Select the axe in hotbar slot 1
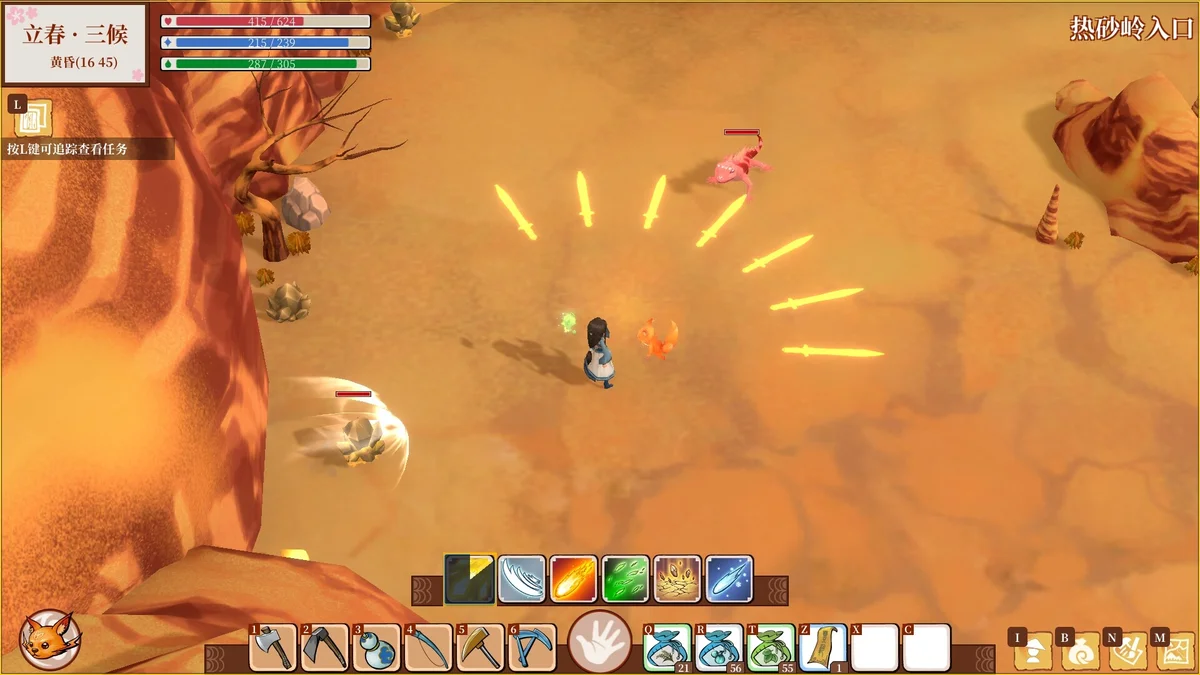 tap(273, 648)
